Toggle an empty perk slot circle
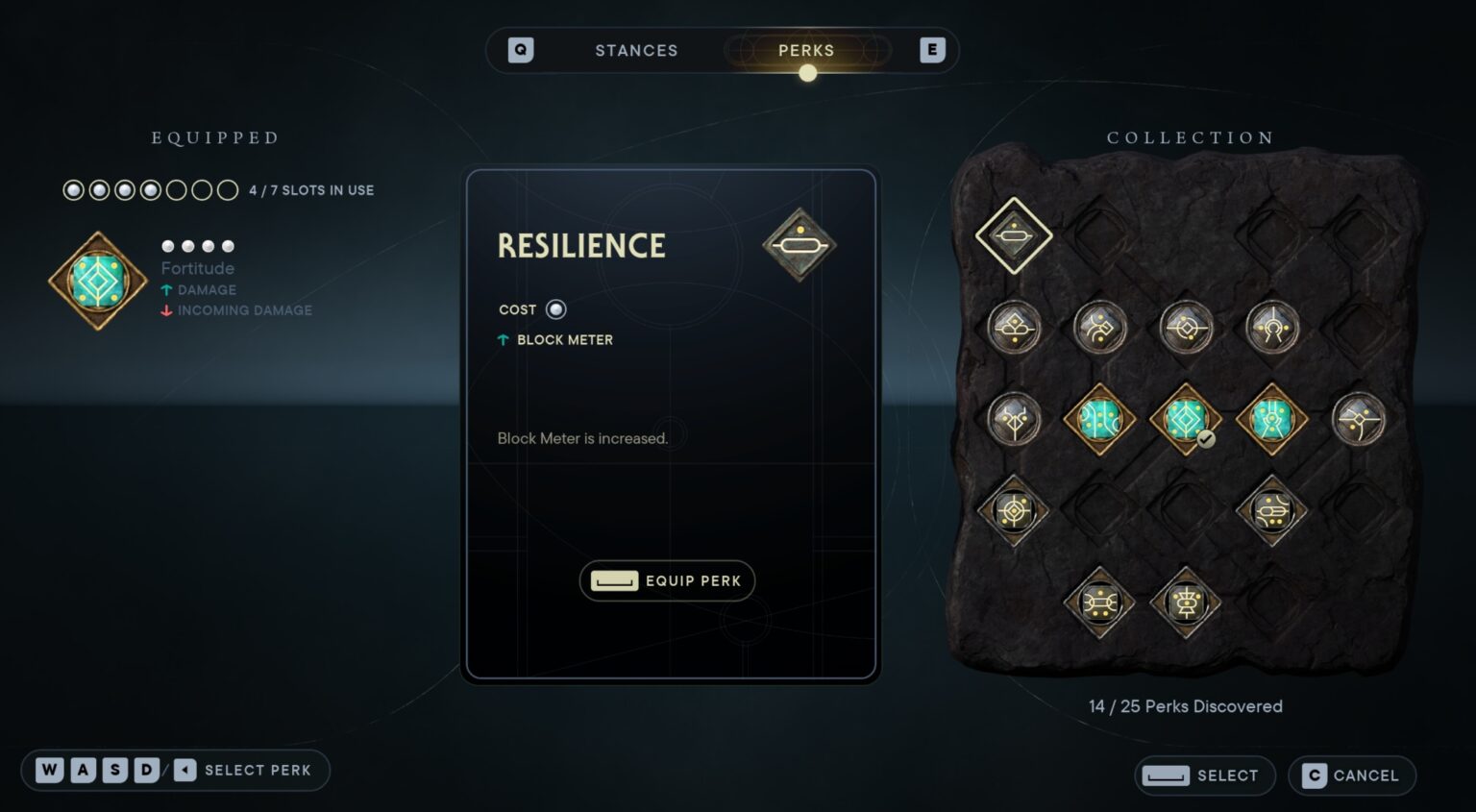 [x=203, y=189]
